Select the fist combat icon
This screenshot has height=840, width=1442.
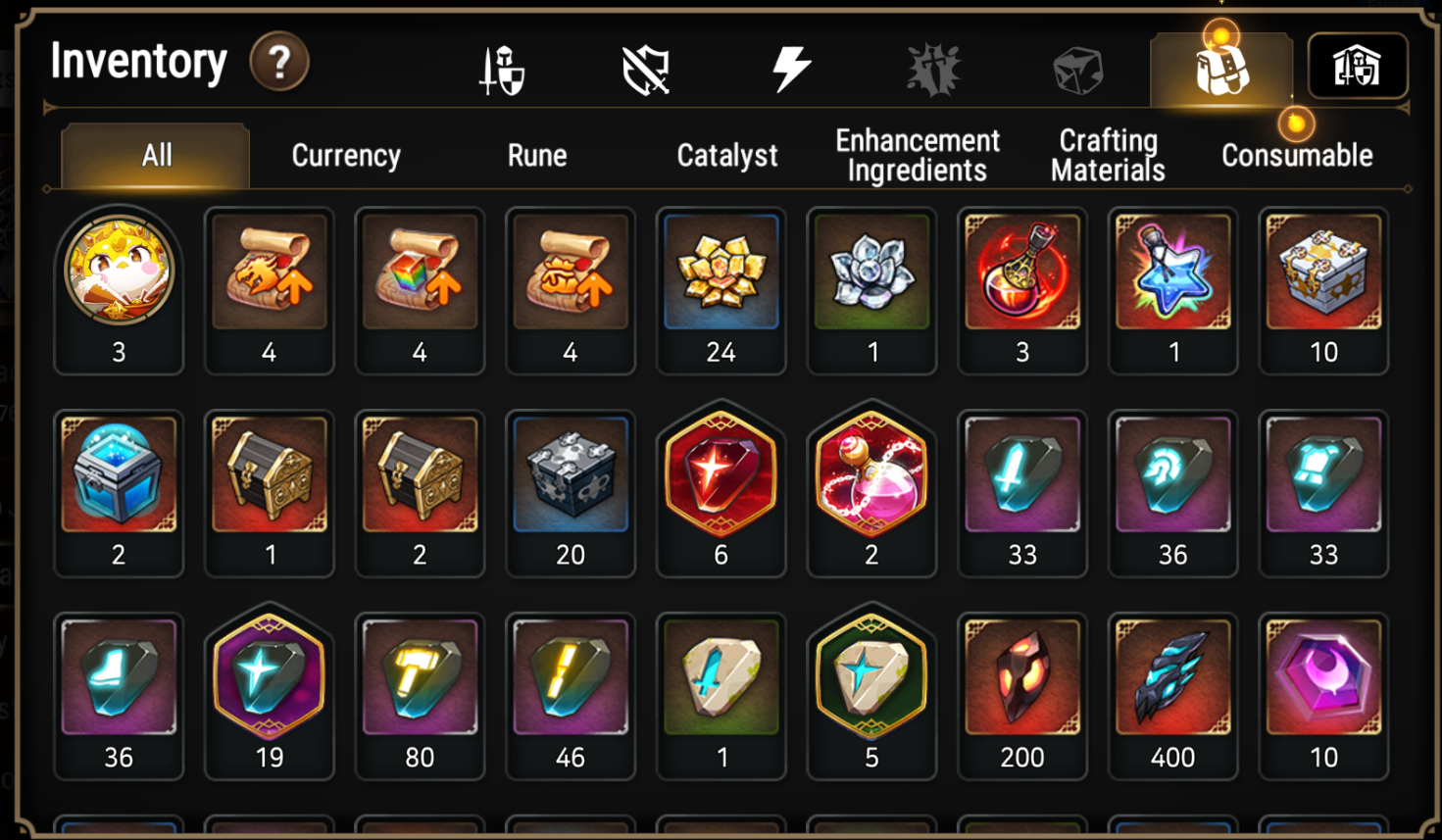pyautogui.click(x=930, y=67)
